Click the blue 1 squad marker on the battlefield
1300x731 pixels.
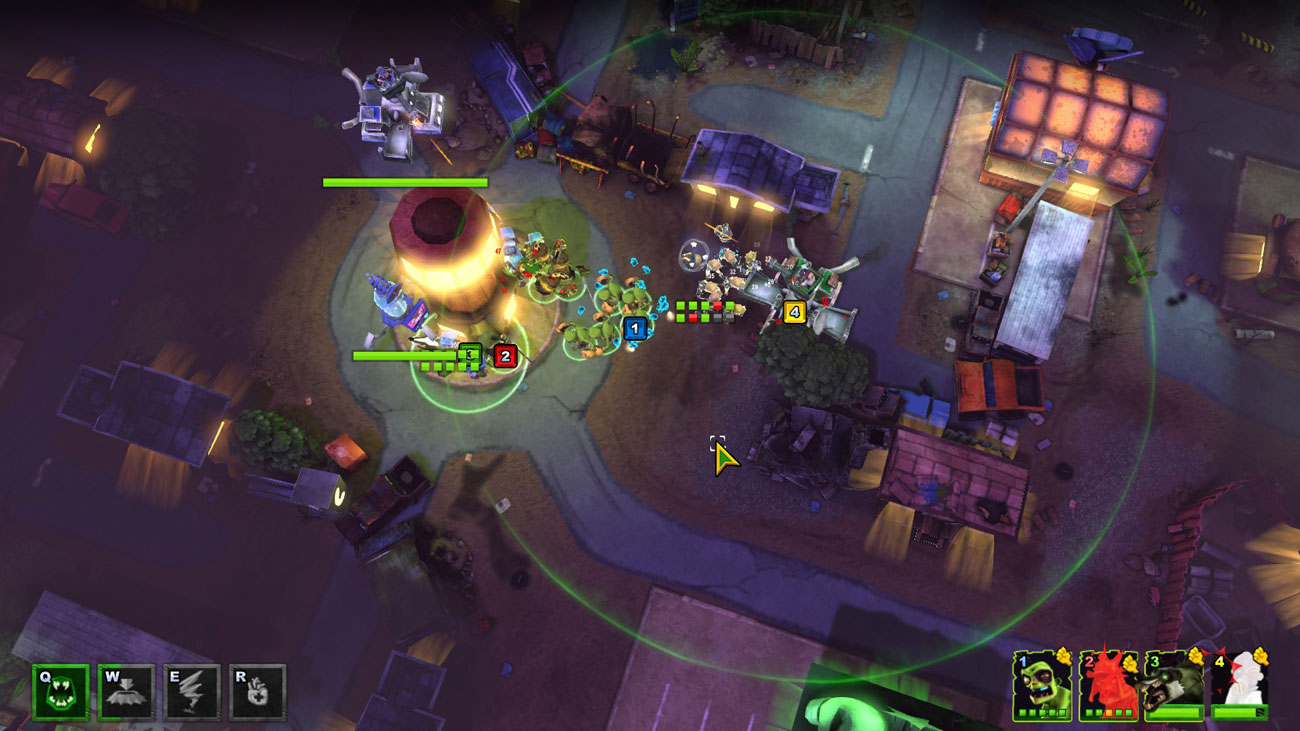(636, 327)
